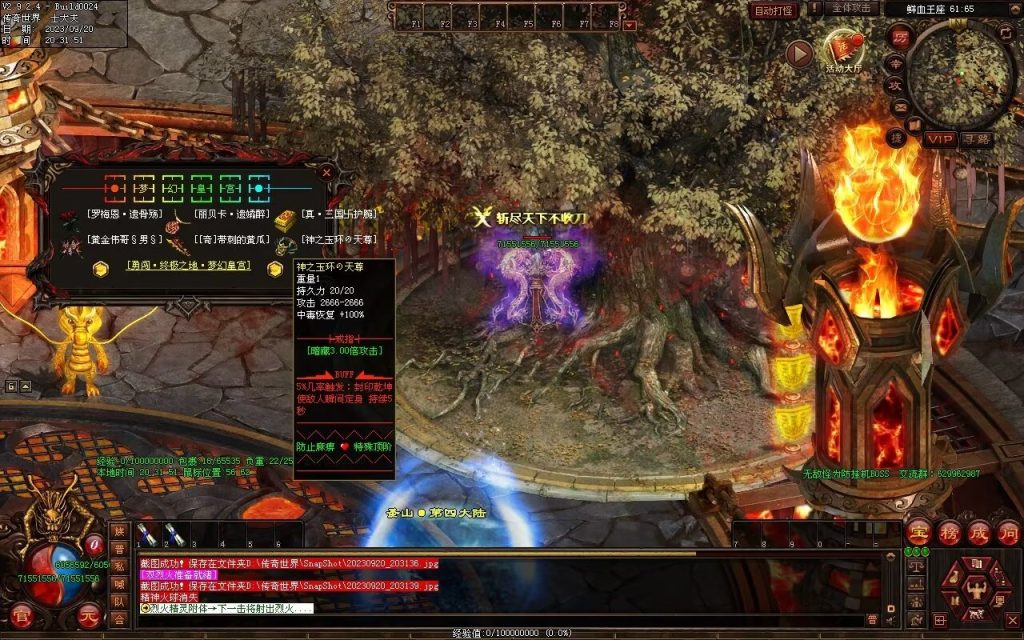Open the circular minimap
Image resolution: width=1024 pixels, height=640 pixels.
[x=961, y=73]
